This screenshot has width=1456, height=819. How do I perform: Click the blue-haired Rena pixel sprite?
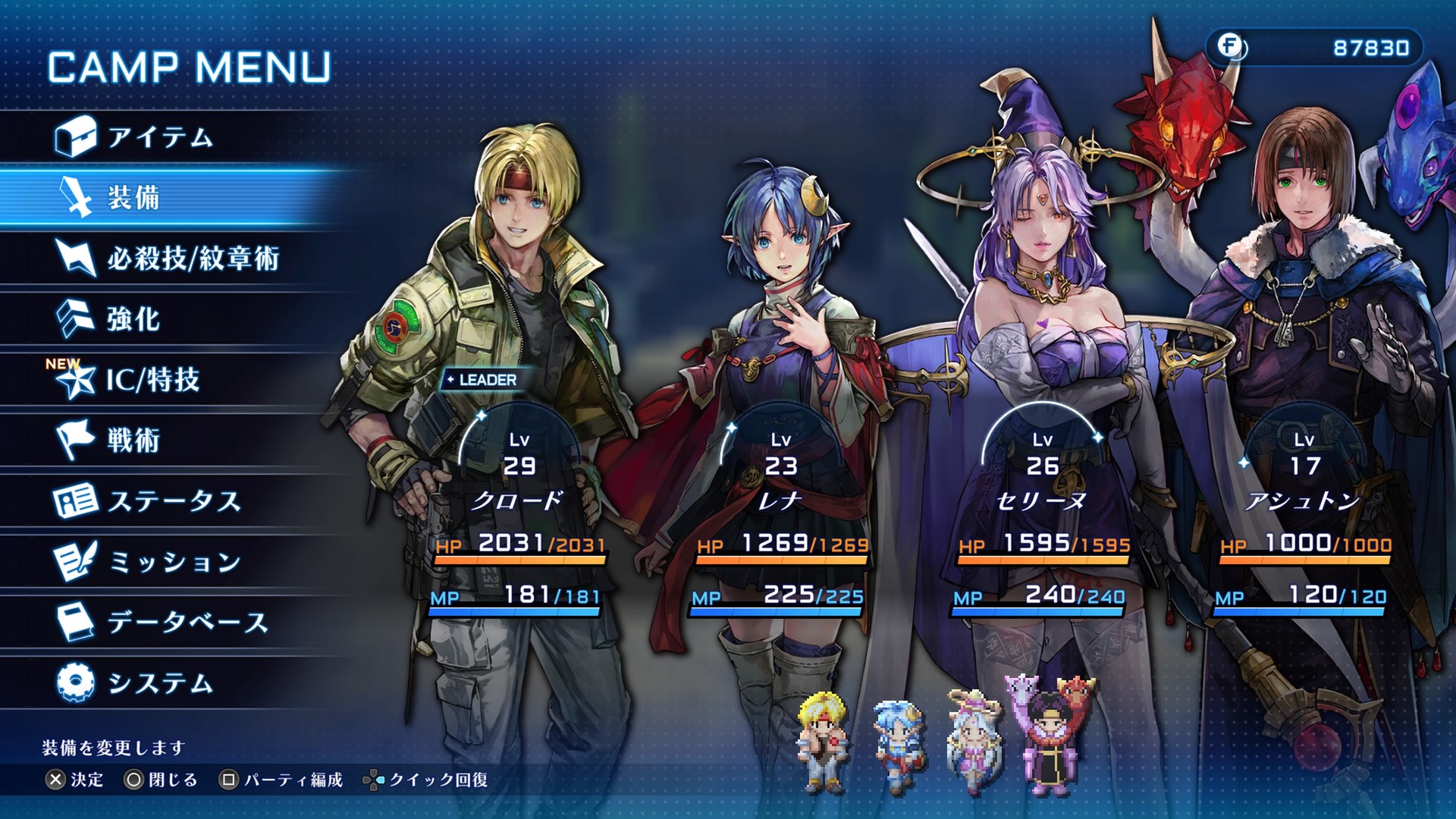(x=898, y=743)
